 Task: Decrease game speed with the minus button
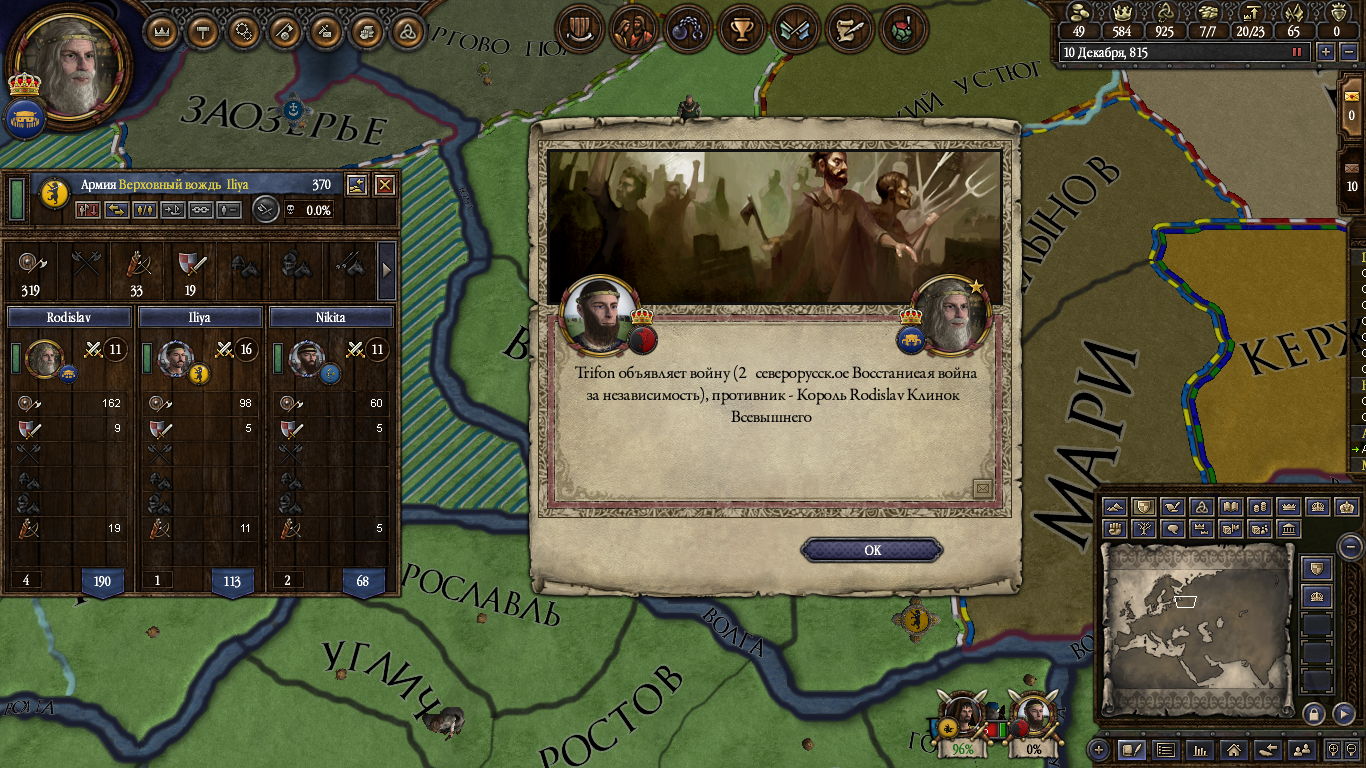click(1348, 52)
